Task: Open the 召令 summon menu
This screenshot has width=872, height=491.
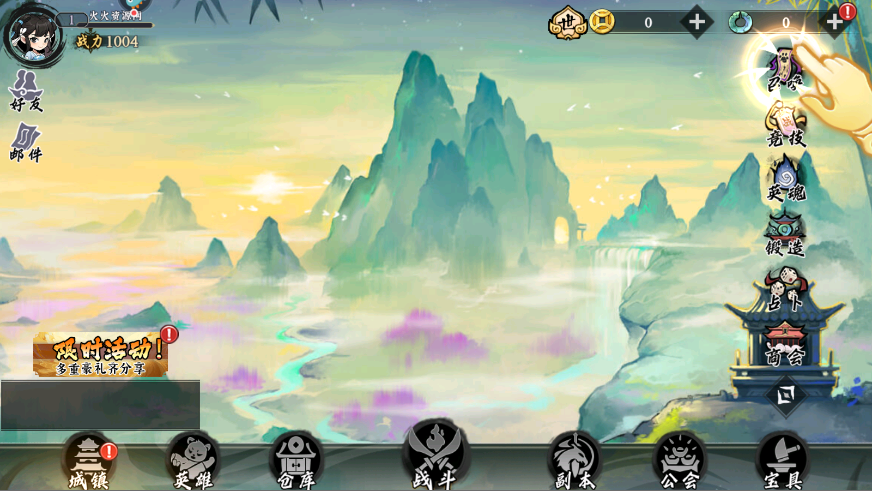Action: pyautogui.click(x=785, y=70)
